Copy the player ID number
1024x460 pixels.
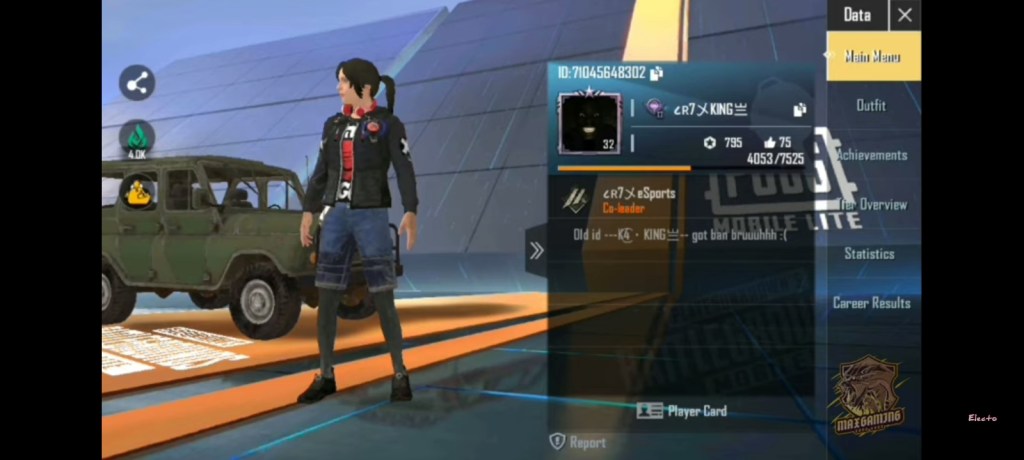(657, 73)
